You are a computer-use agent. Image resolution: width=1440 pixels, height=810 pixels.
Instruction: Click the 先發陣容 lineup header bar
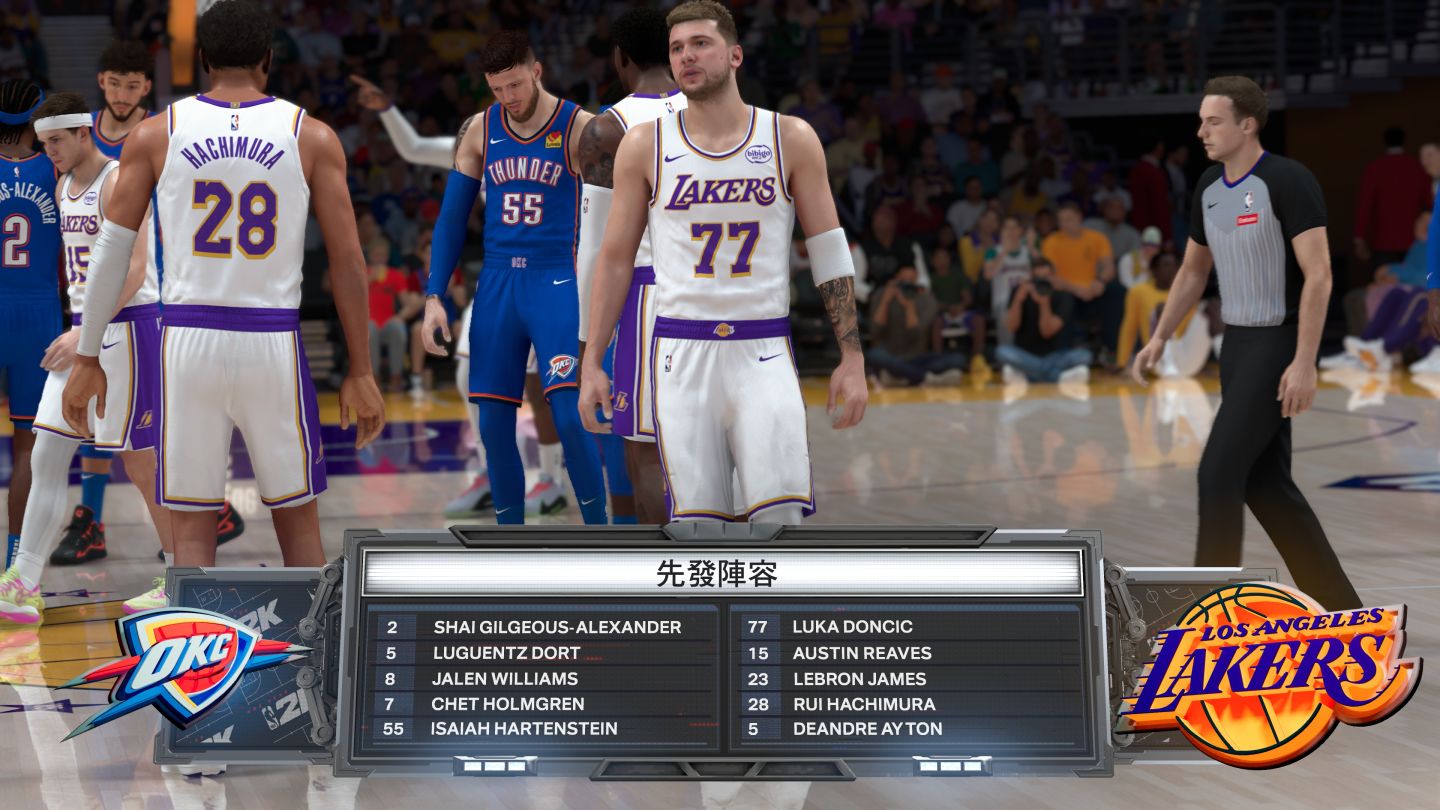click(x=722, y=573)
